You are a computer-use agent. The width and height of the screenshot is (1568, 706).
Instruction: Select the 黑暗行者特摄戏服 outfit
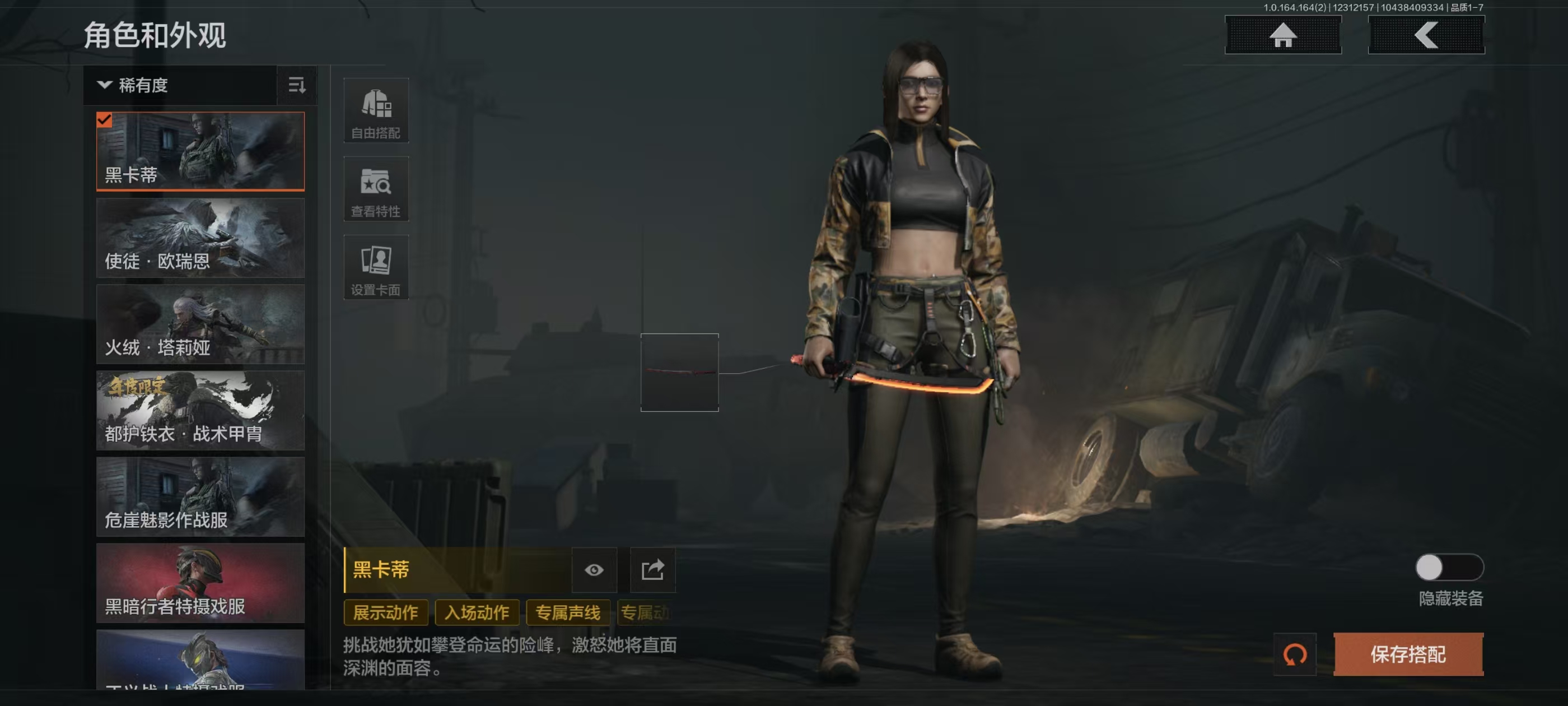point(200,583)
